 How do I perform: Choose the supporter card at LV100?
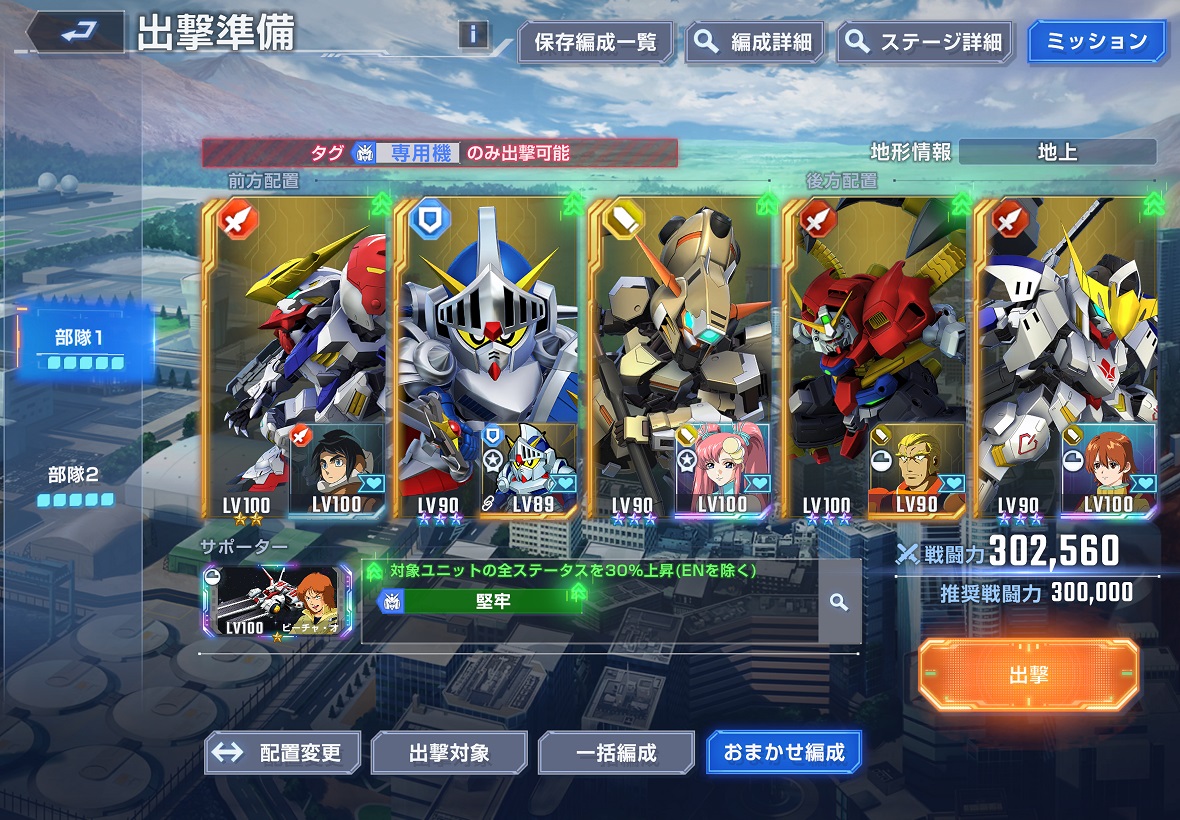point(276,602)
